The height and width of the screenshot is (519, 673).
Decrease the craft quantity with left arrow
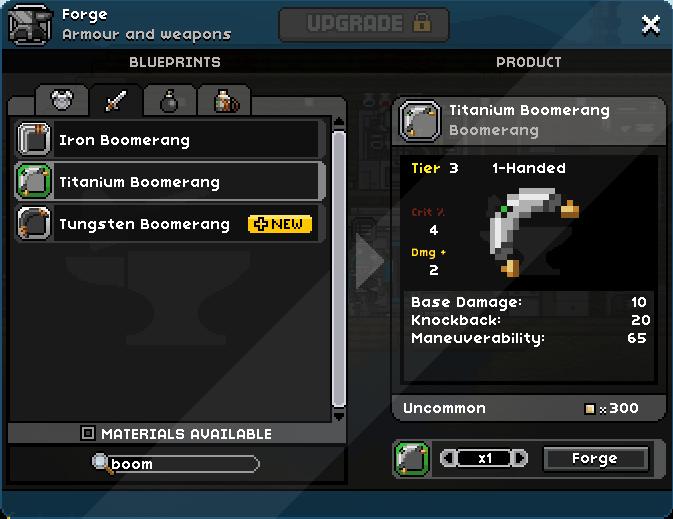[447, 459]
